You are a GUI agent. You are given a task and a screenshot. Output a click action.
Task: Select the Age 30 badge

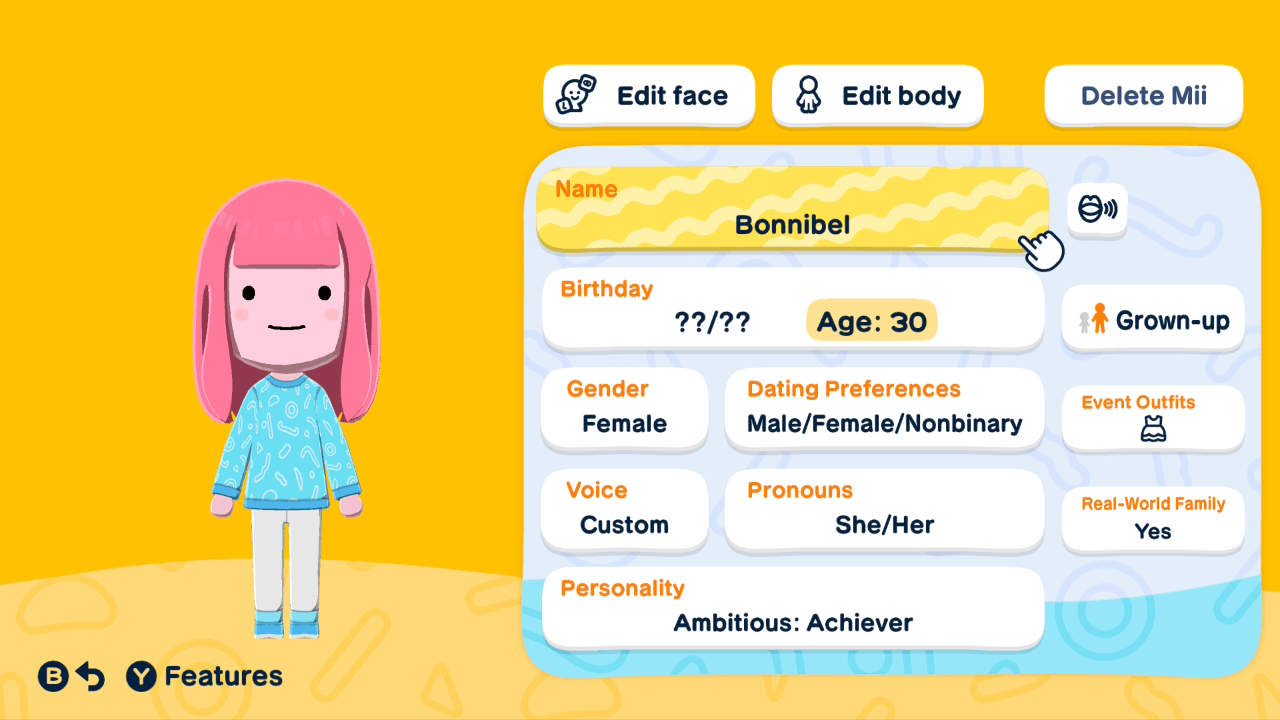pos(871,321)
